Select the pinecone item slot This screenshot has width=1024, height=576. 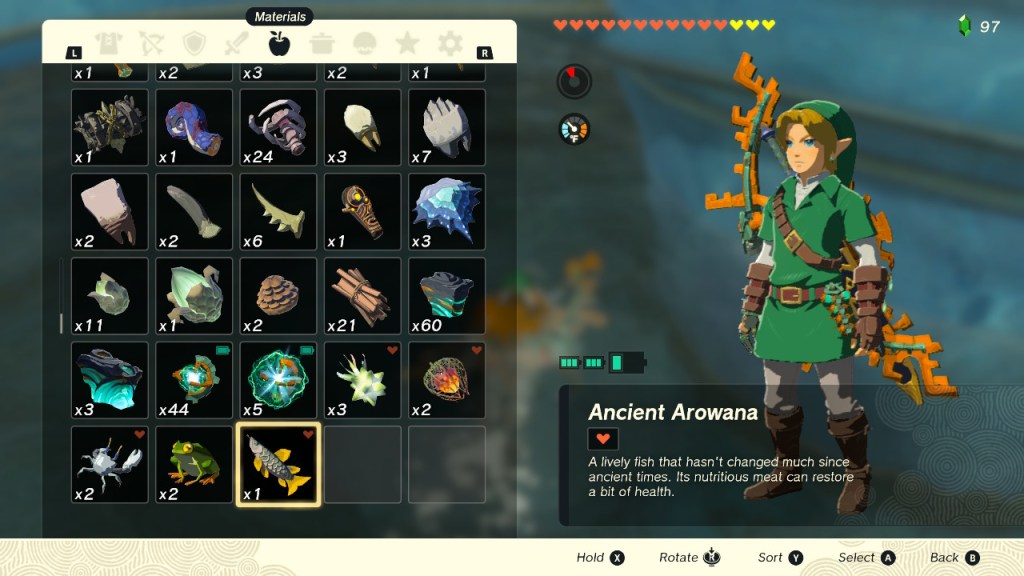(x=279, y=296)
